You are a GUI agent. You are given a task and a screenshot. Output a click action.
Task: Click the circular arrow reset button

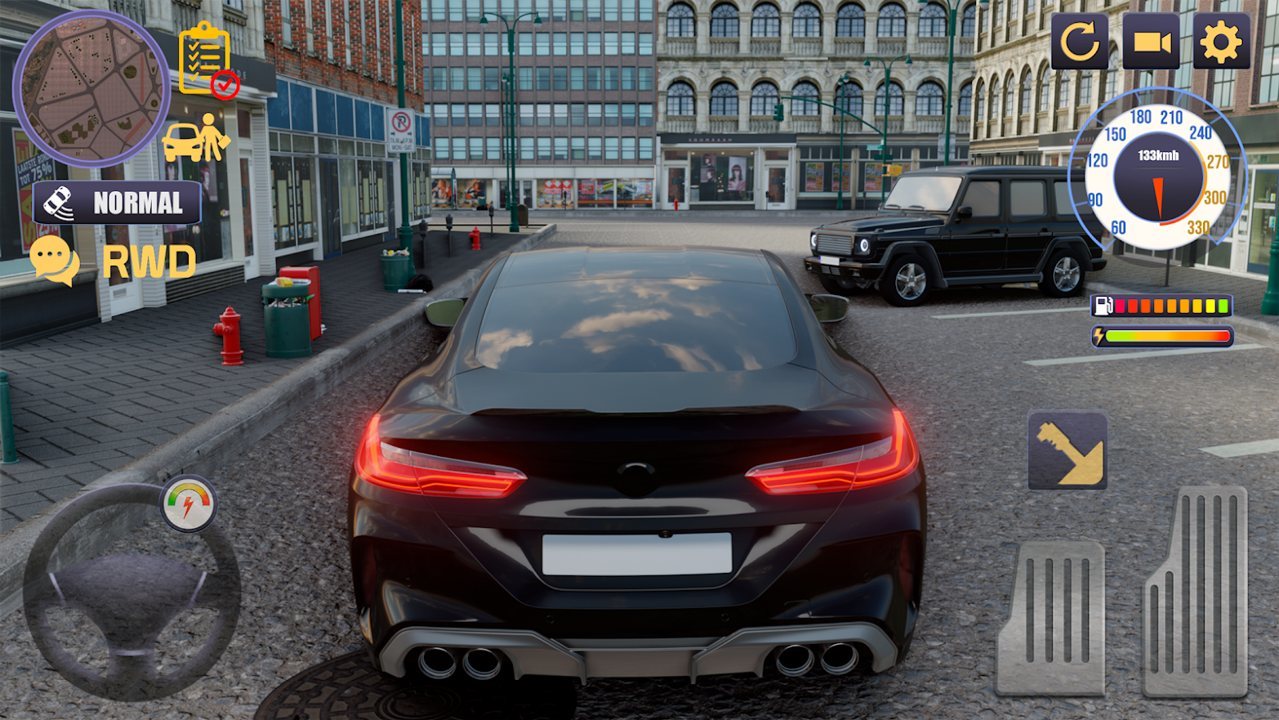(1079, 41)
